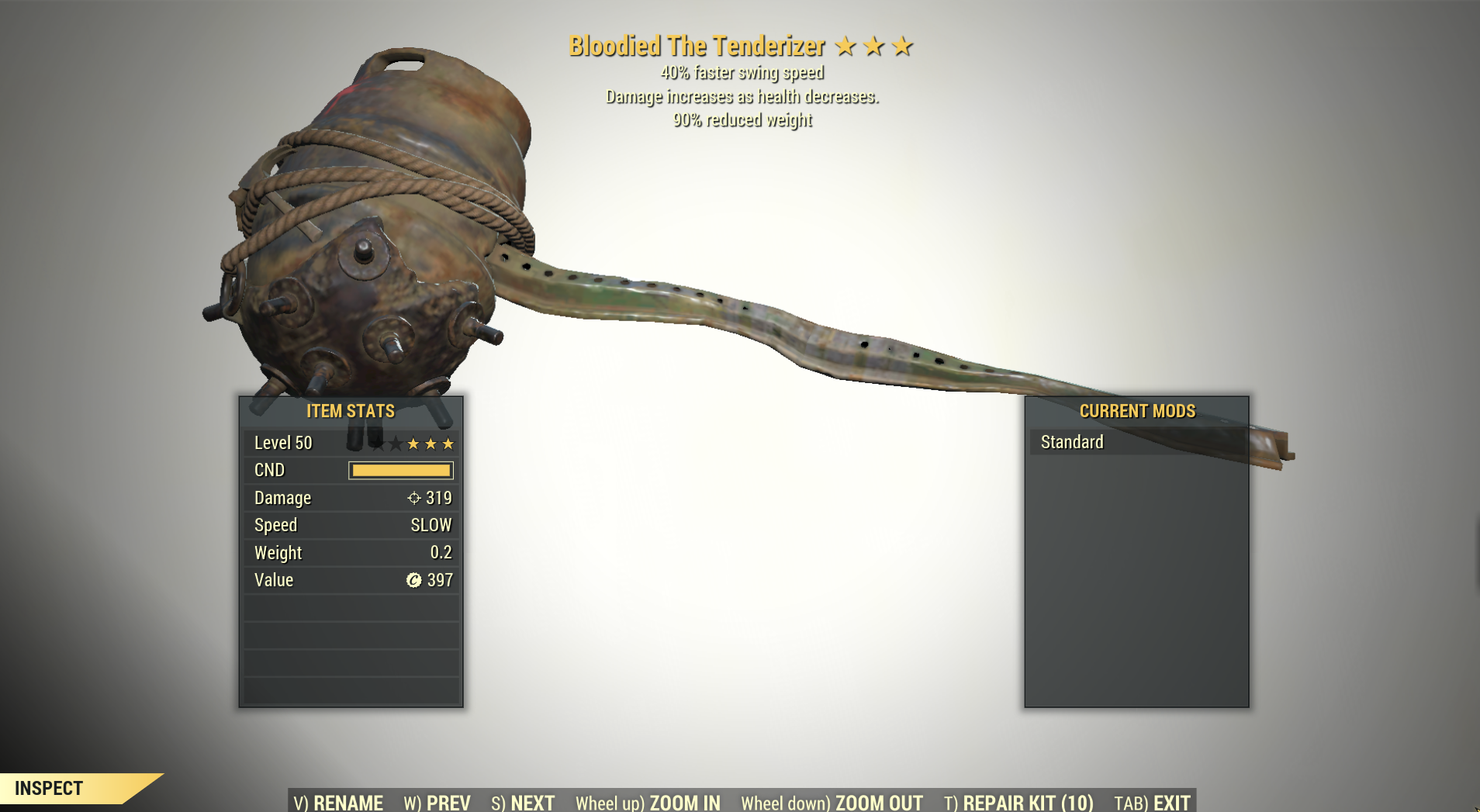Use a REPAIR KIT on the weapon
This screenshot has height=812, width=1480.
(1018, 803)
